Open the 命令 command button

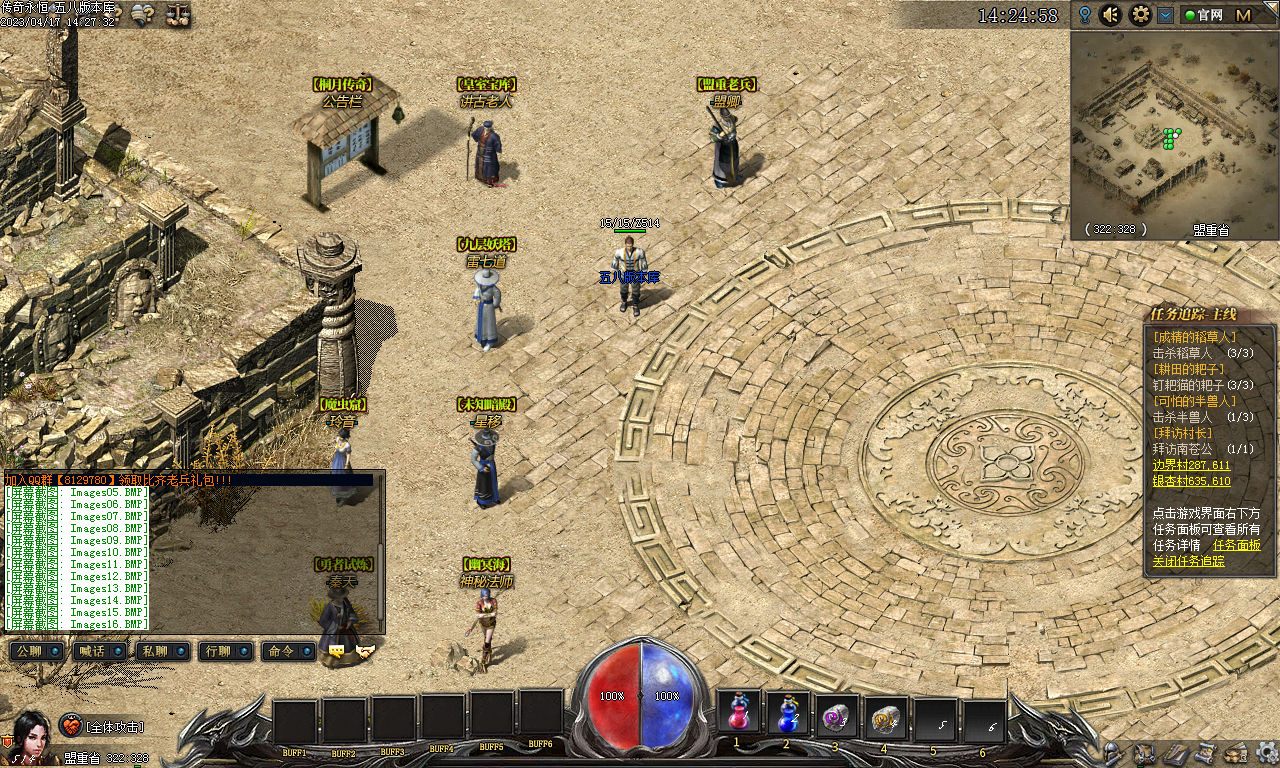coord(289,651)
